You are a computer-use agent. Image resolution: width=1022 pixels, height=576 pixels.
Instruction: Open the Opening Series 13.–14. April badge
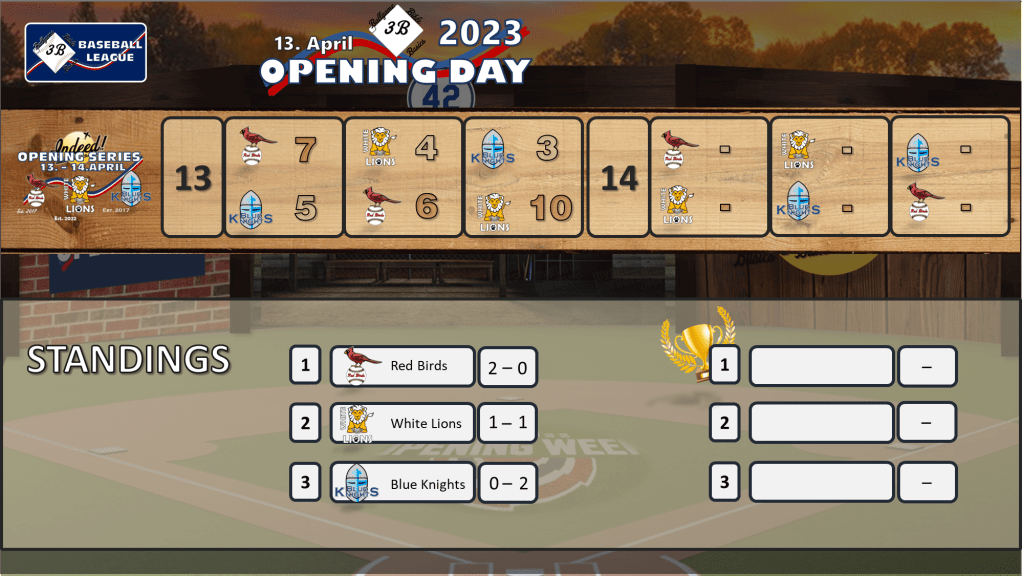[x=80, y=178]
